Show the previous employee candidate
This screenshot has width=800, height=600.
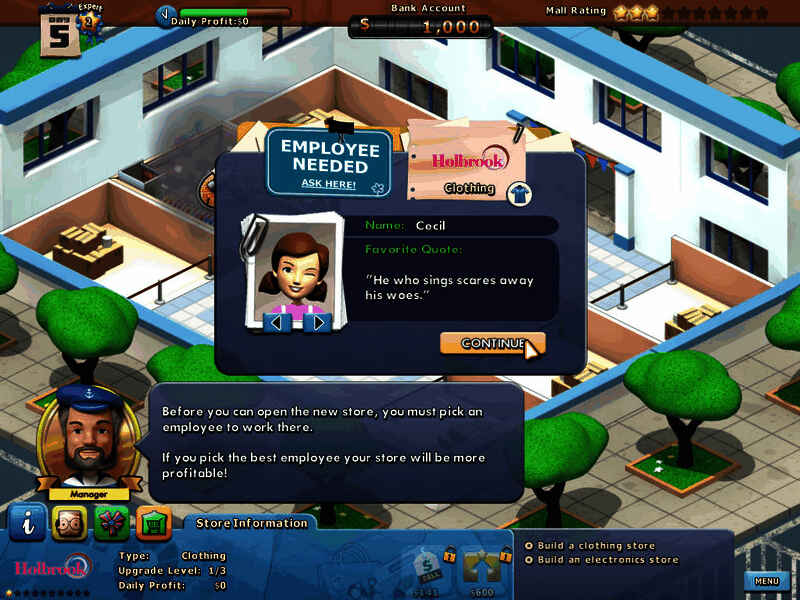[279, 322]
